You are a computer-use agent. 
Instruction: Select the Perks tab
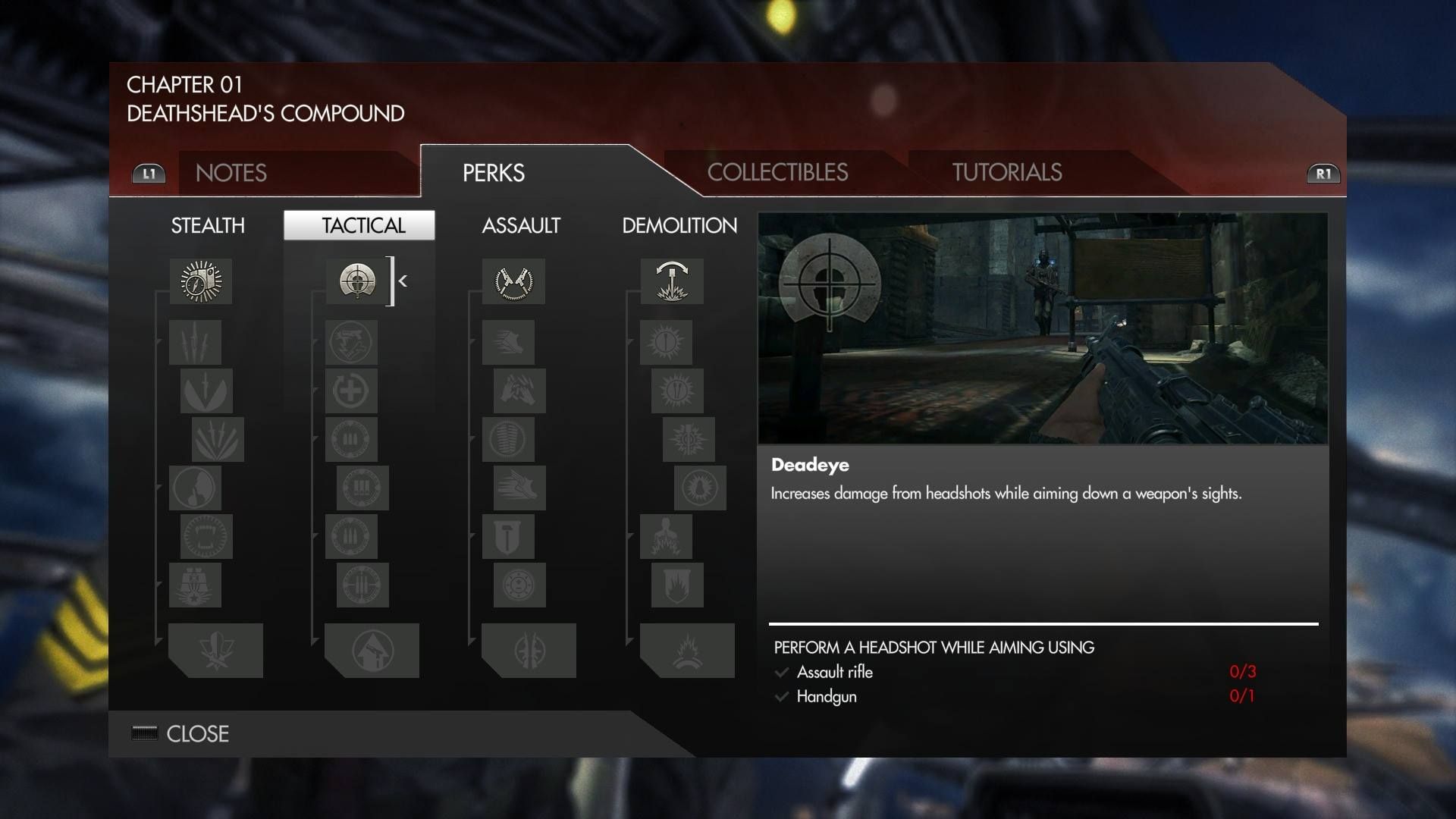tap(494, 173)
